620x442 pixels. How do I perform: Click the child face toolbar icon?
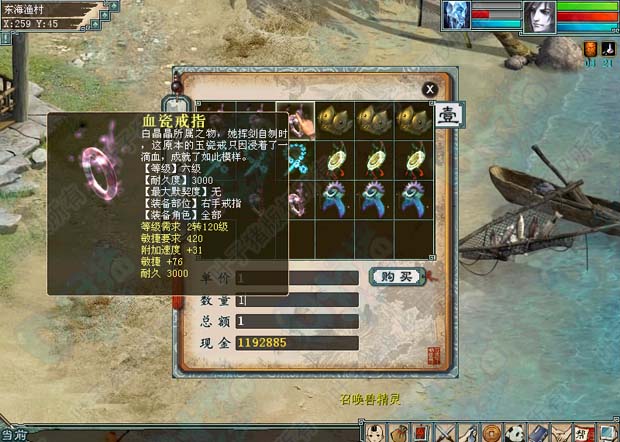(376, 433)
